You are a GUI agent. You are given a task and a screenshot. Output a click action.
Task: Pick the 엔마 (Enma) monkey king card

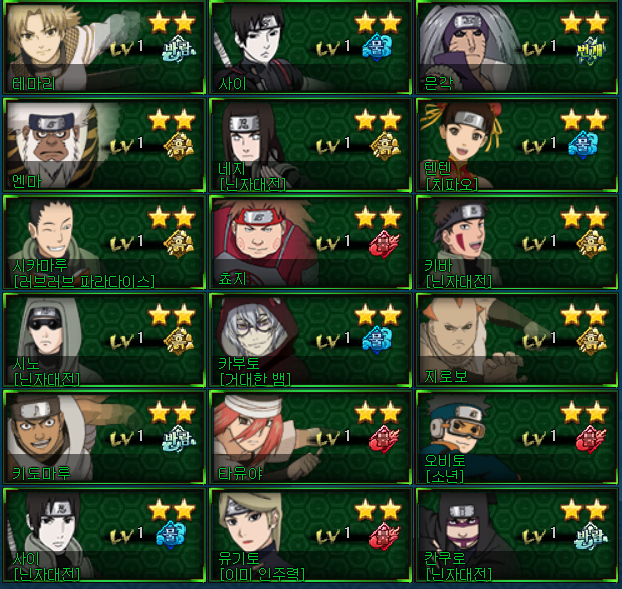pyautogui.click(x=104, y=144)
